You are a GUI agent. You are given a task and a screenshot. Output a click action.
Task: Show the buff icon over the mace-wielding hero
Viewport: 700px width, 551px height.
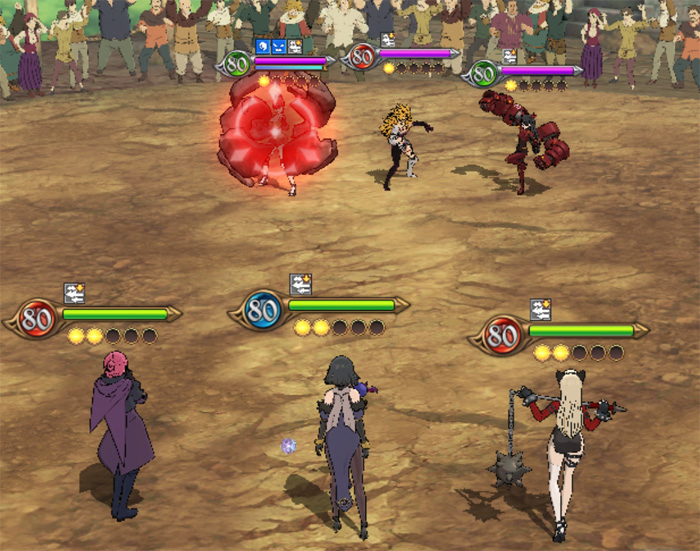click(541, 309)
